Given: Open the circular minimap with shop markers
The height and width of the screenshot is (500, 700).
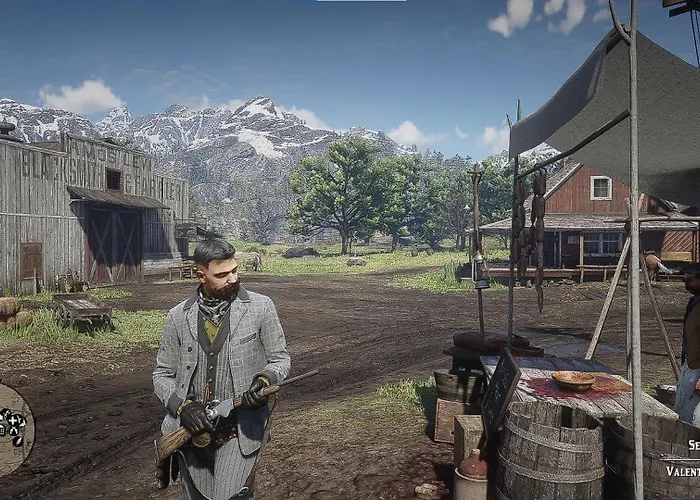Looking at the screenshot, I should click(x=12, y=430).
